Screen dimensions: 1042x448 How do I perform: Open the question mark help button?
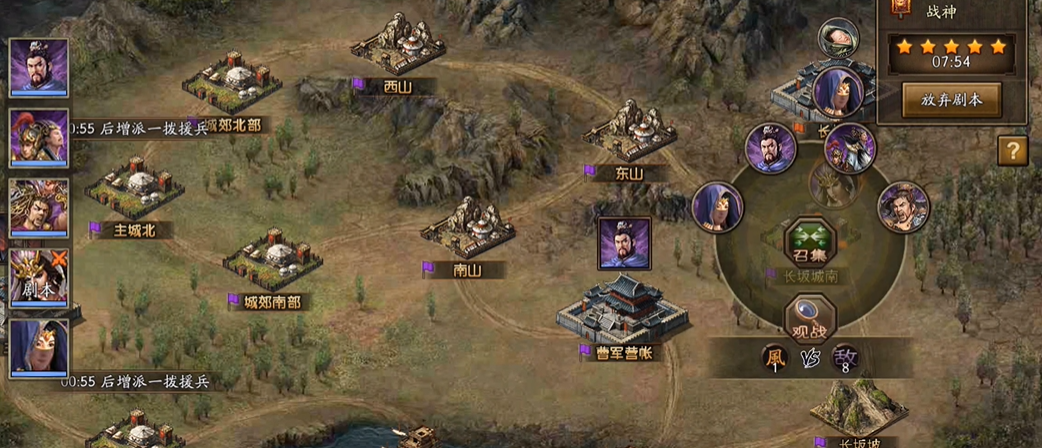(1013, 151)
